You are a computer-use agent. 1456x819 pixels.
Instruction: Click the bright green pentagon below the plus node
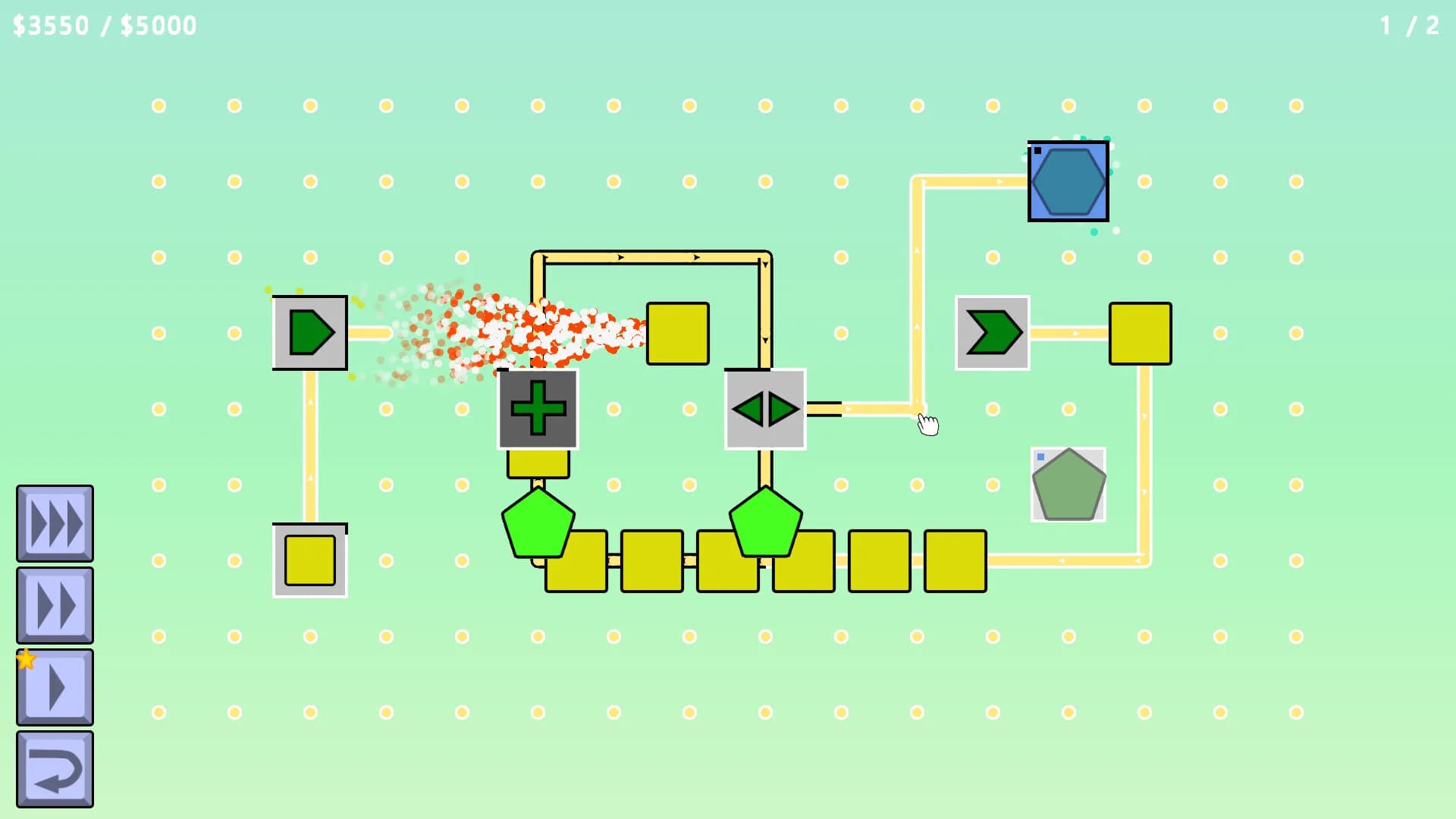538,523
